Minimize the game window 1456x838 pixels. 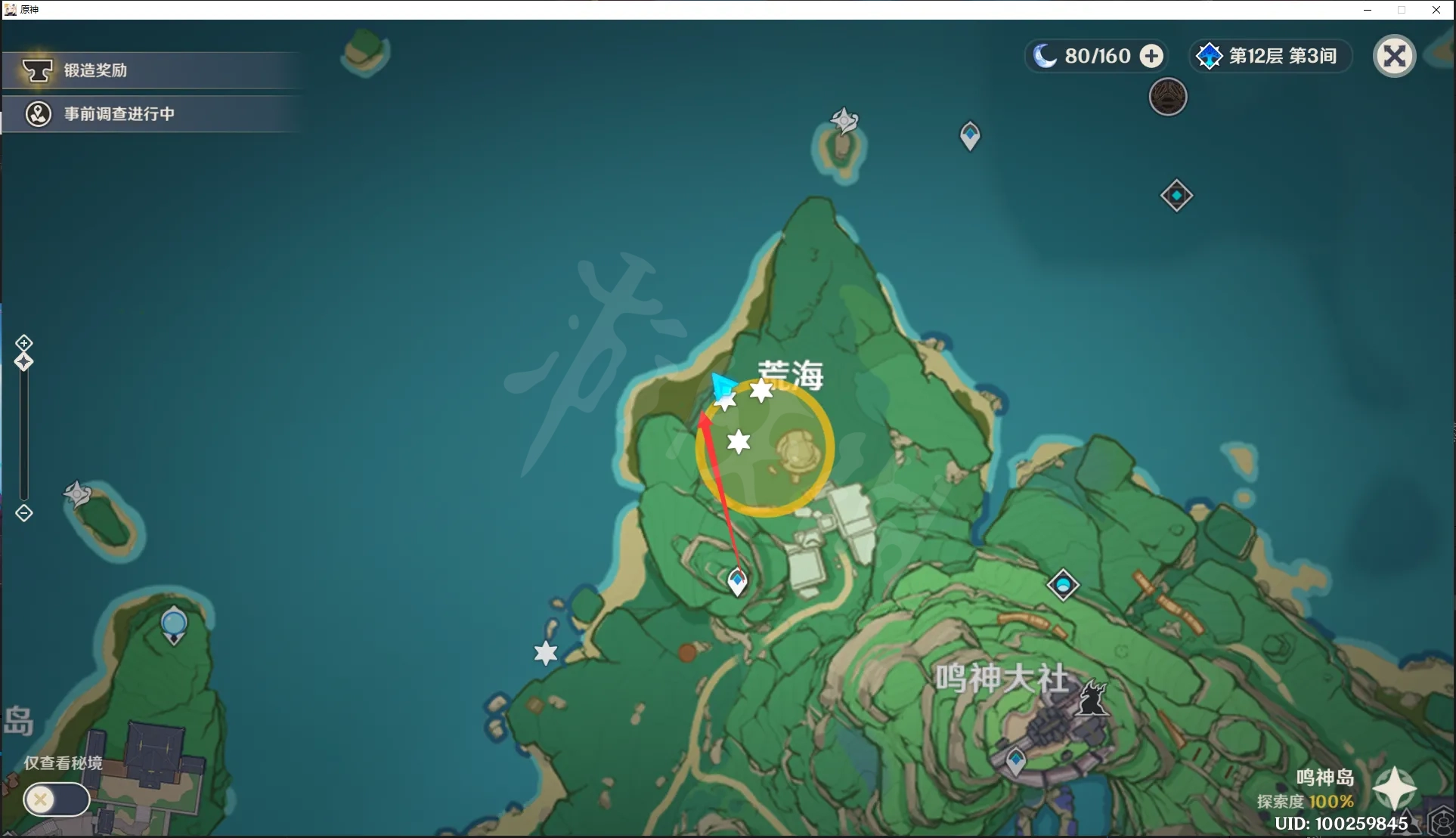[x=1367, y=10]
